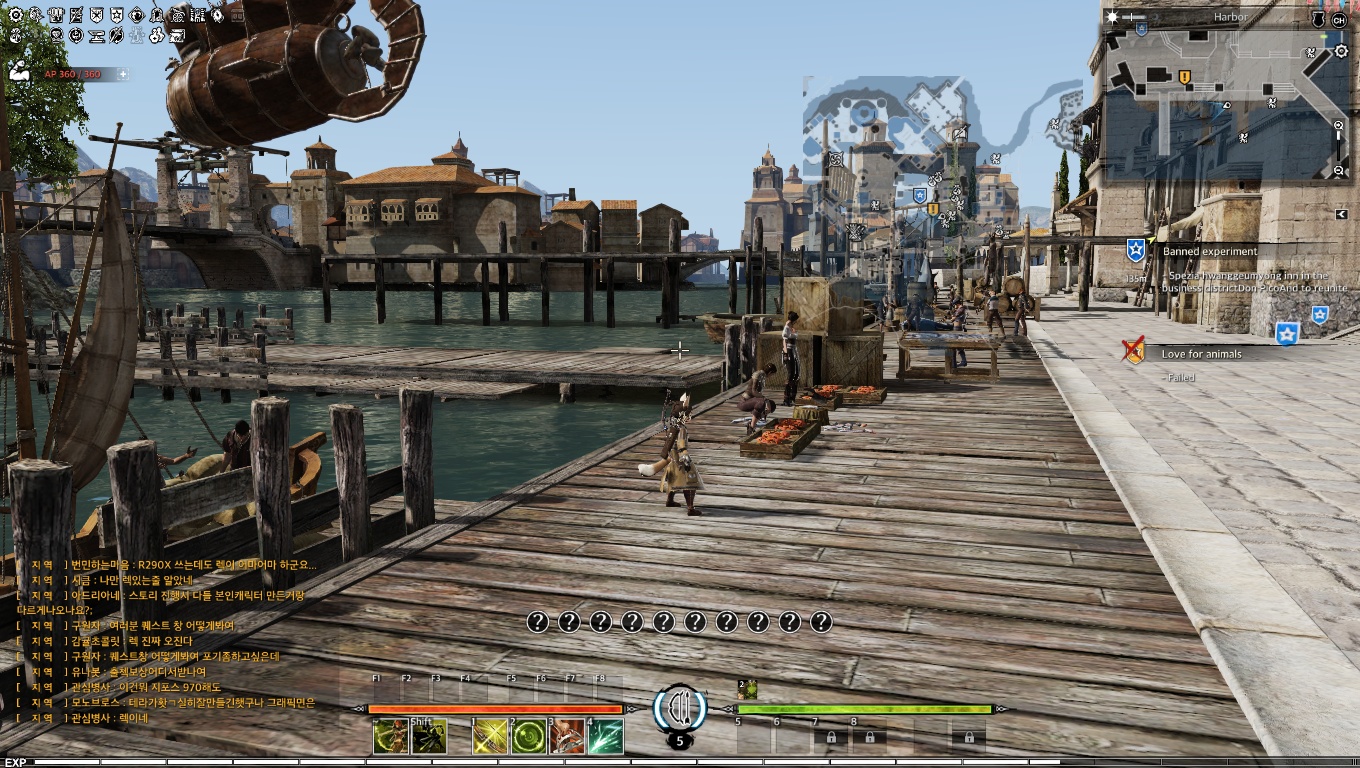Select the Shift-bound dark archer skill
The image size is (1360, 768).
(429, 737)
